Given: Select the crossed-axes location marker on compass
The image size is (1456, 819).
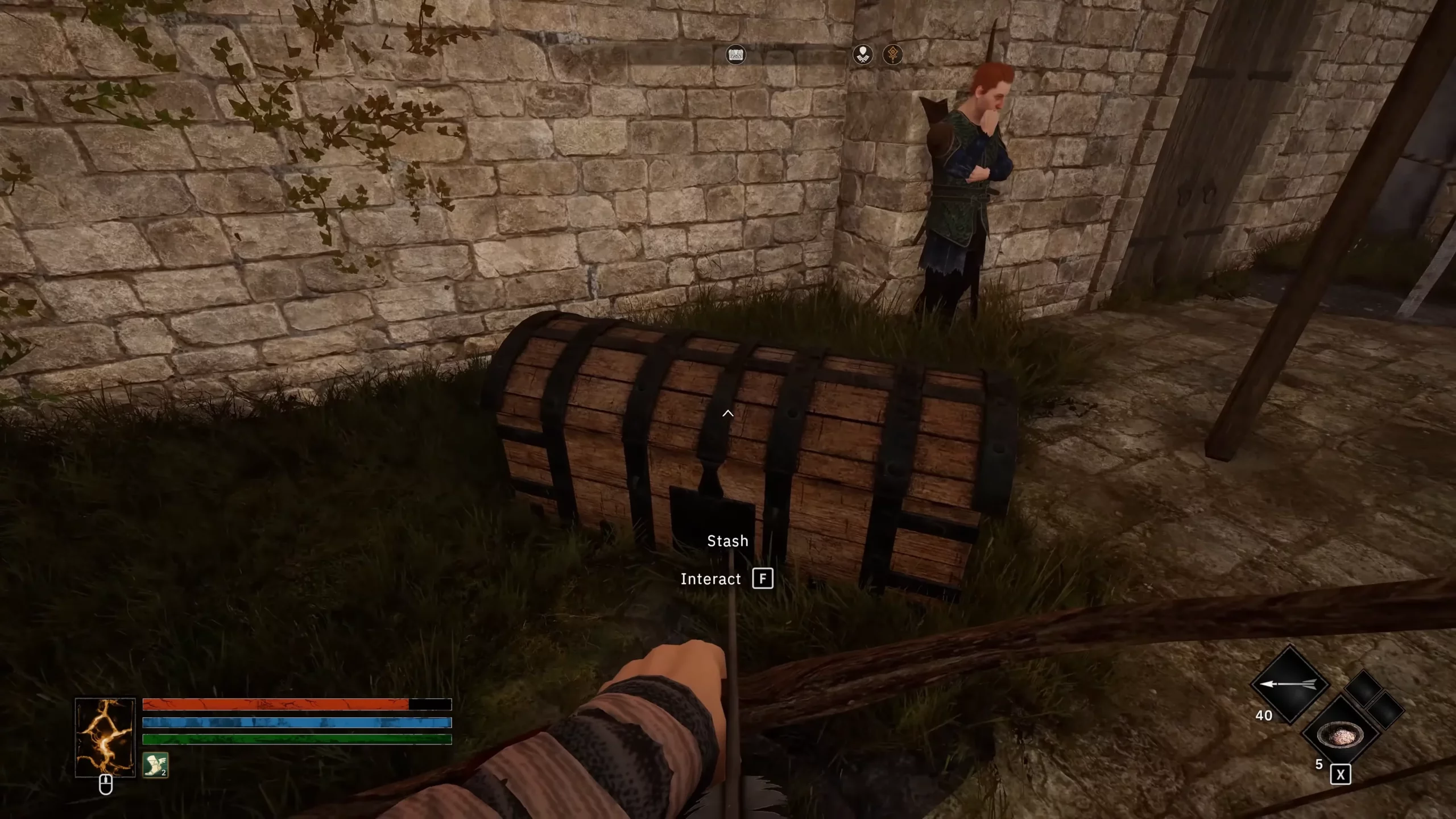Looking at the screenshot, I should (863, 55).
